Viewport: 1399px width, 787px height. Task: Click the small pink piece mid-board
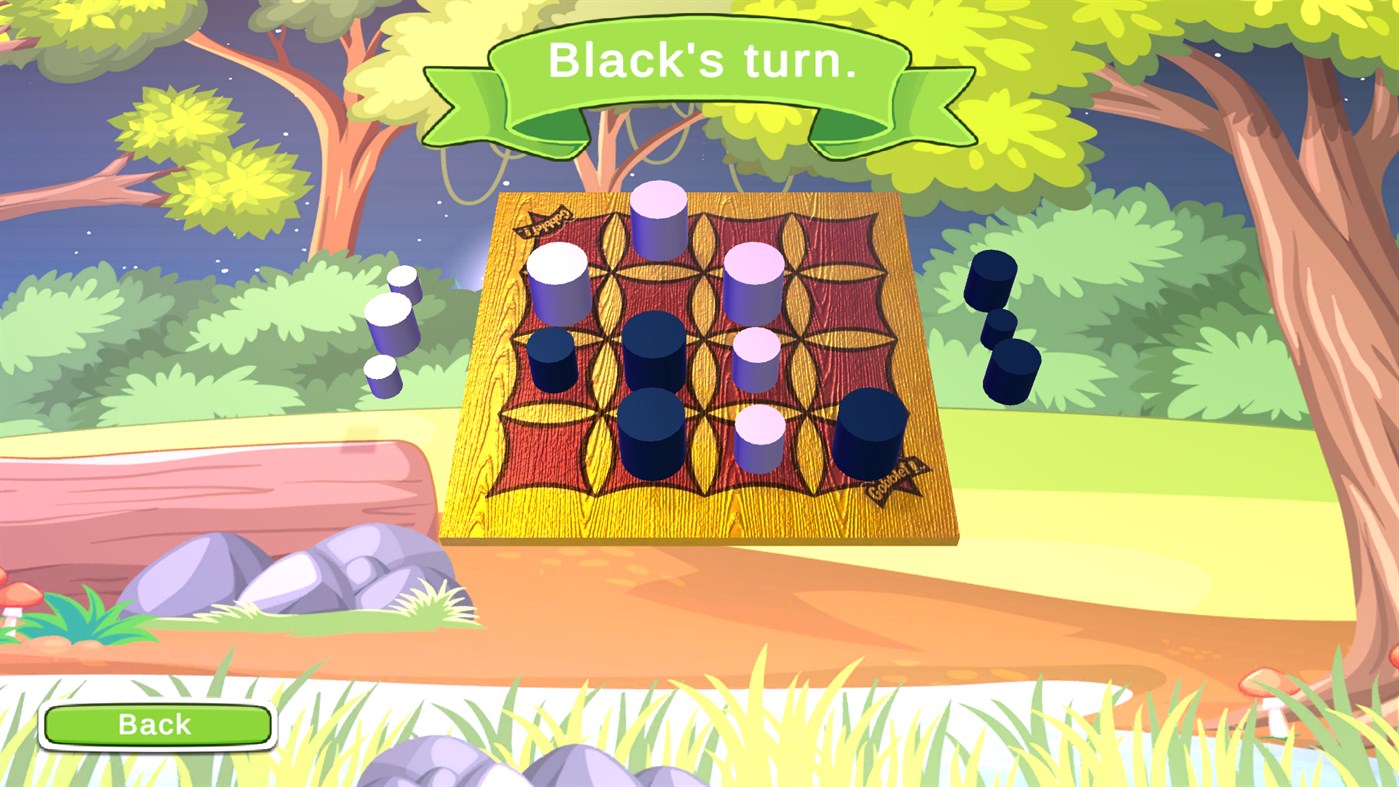(x=755, y=358)
